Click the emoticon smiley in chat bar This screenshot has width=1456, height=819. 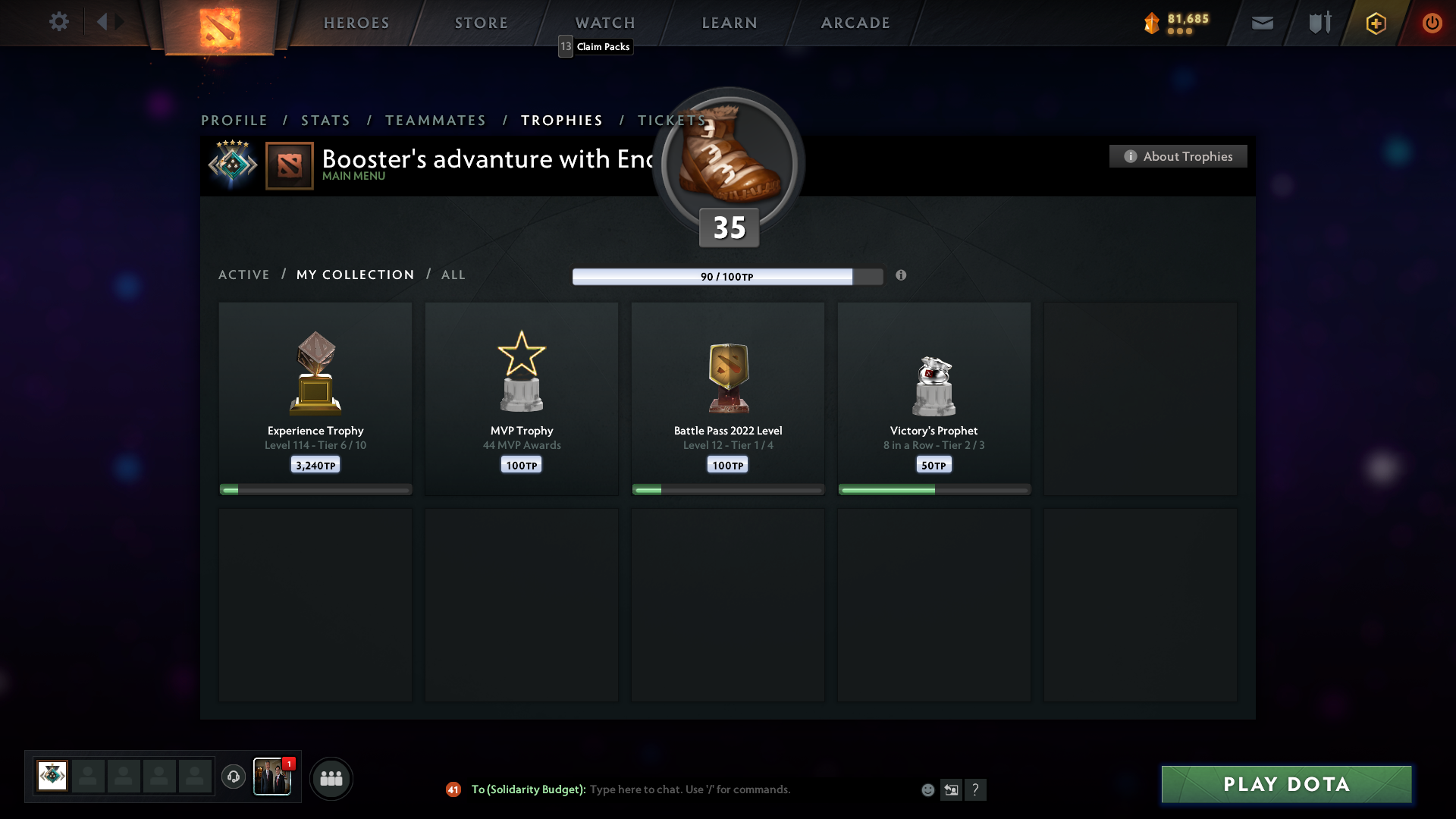click(x=928, y=789)
